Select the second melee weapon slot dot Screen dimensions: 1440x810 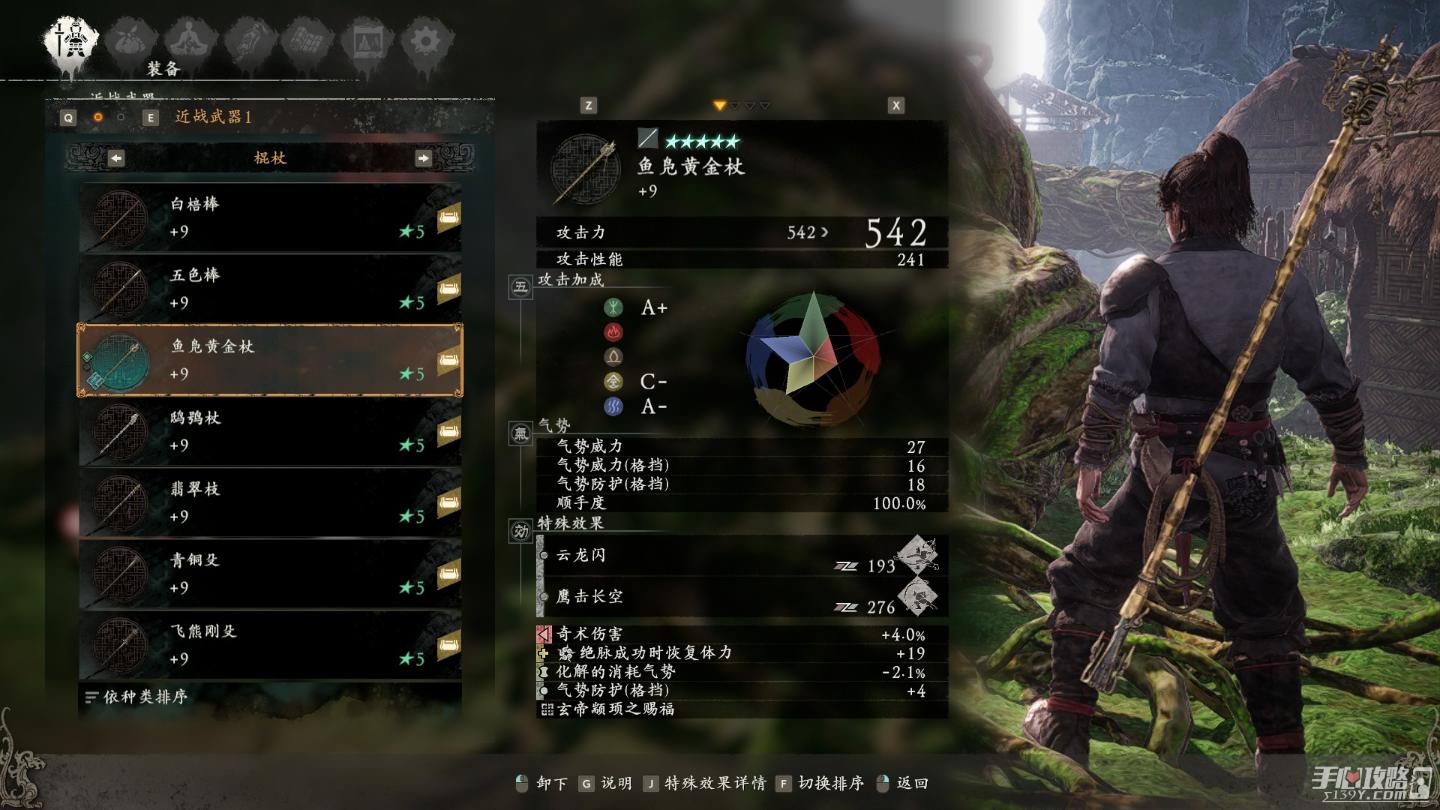coord(122,117)
